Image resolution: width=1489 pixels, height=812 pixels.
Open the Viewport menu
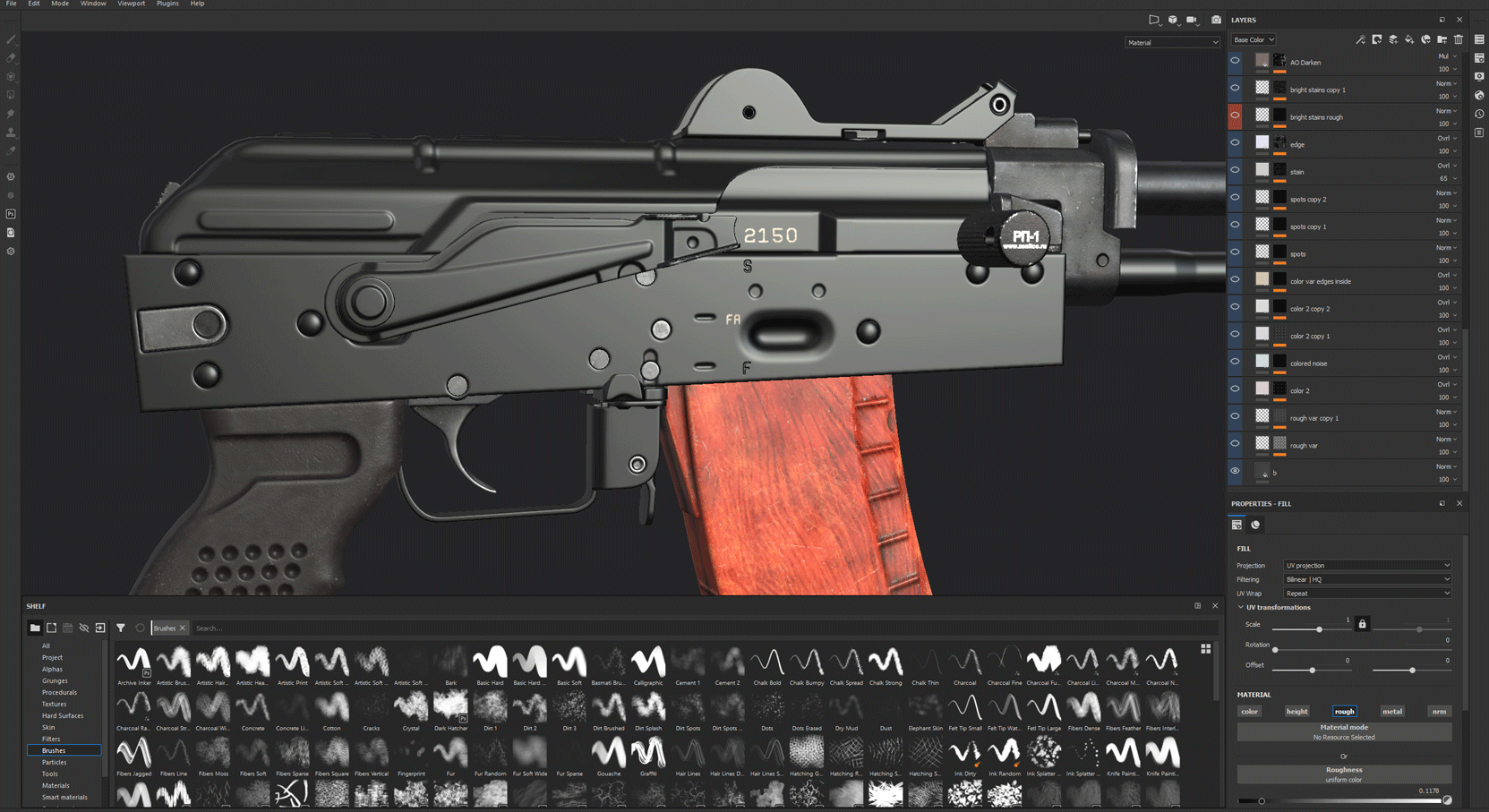(131, 4)
